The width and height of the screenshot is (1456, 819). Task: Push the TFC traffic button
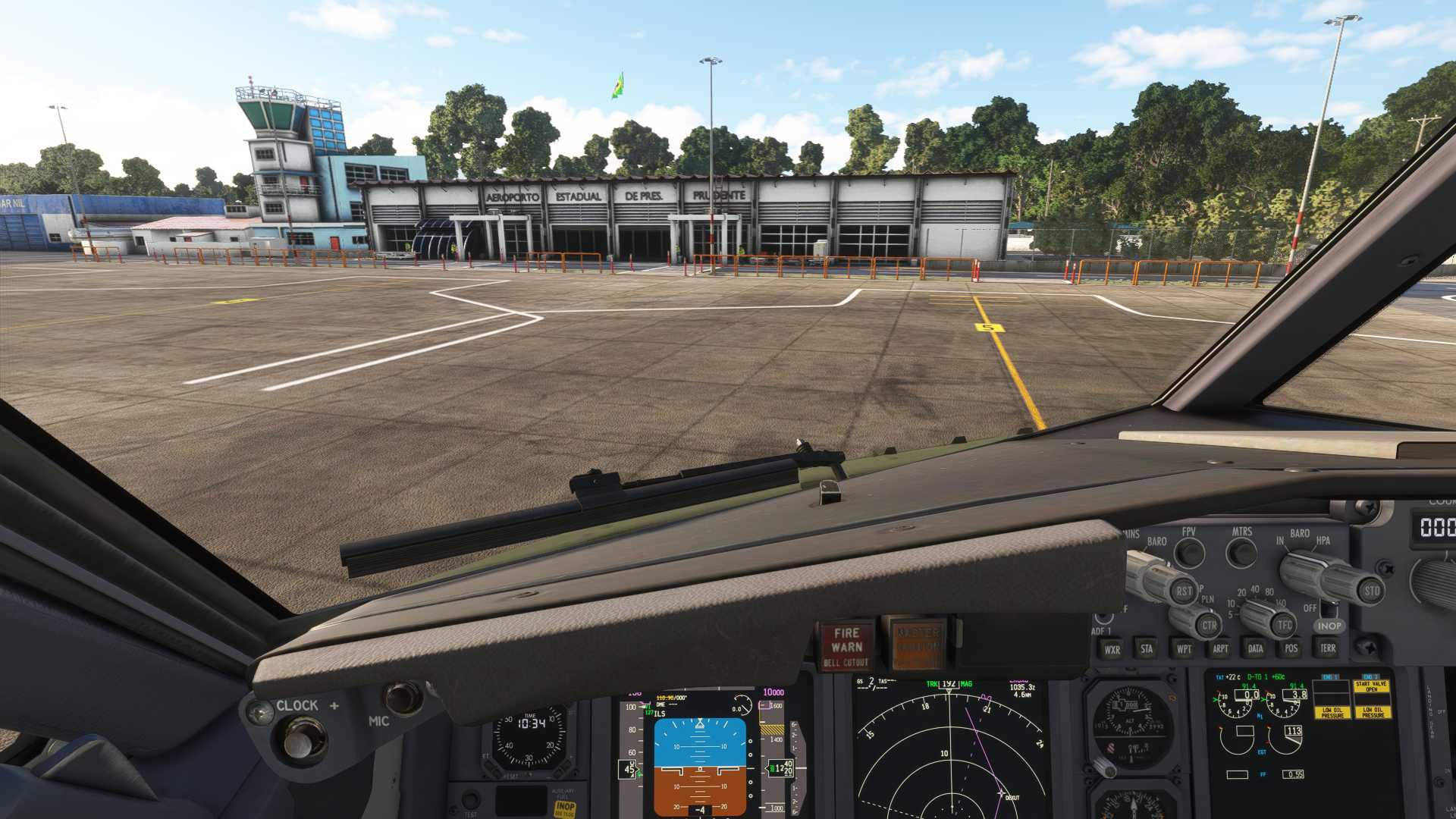pos(1284,625)
